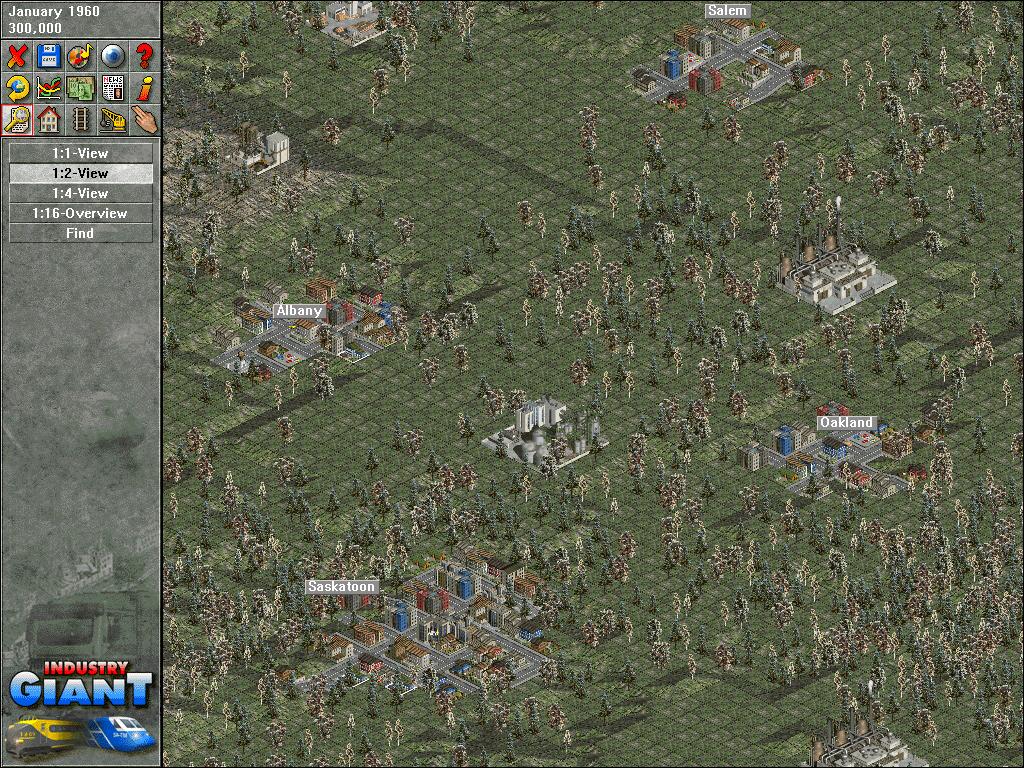Select the railway track construction tool
The image size is (1024, 768).
(x=81, y=120)
